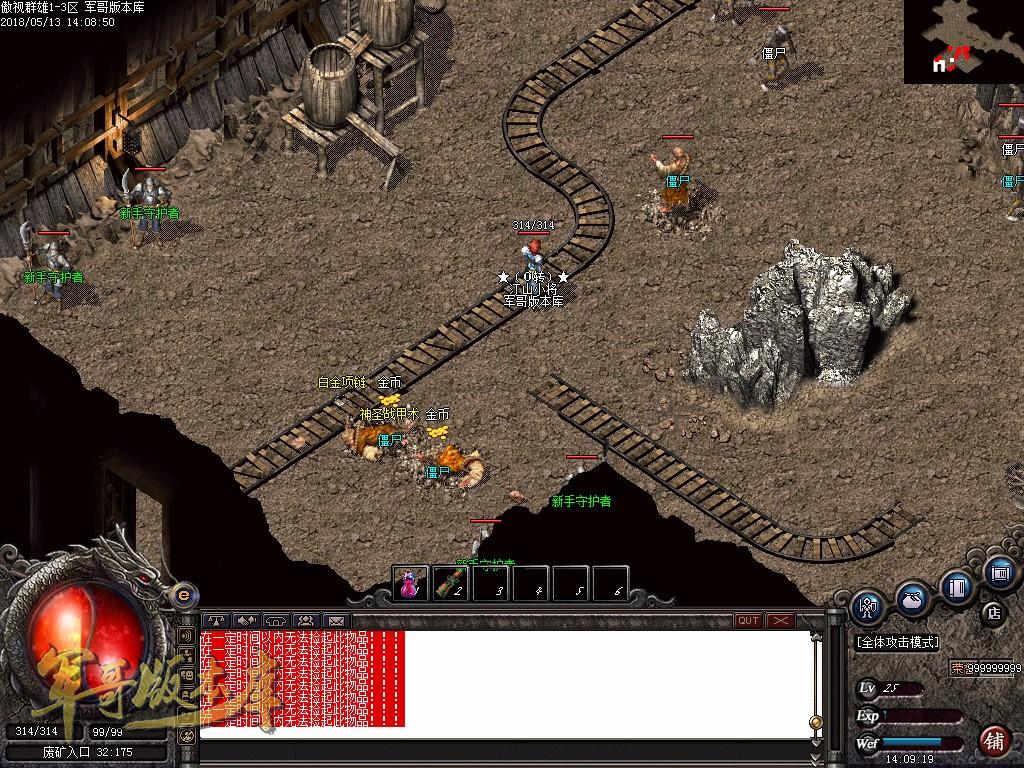This screenshot has width=1024, height=768.
Task: Open the scales trade button on the chat bar
Action: [217, 620]
